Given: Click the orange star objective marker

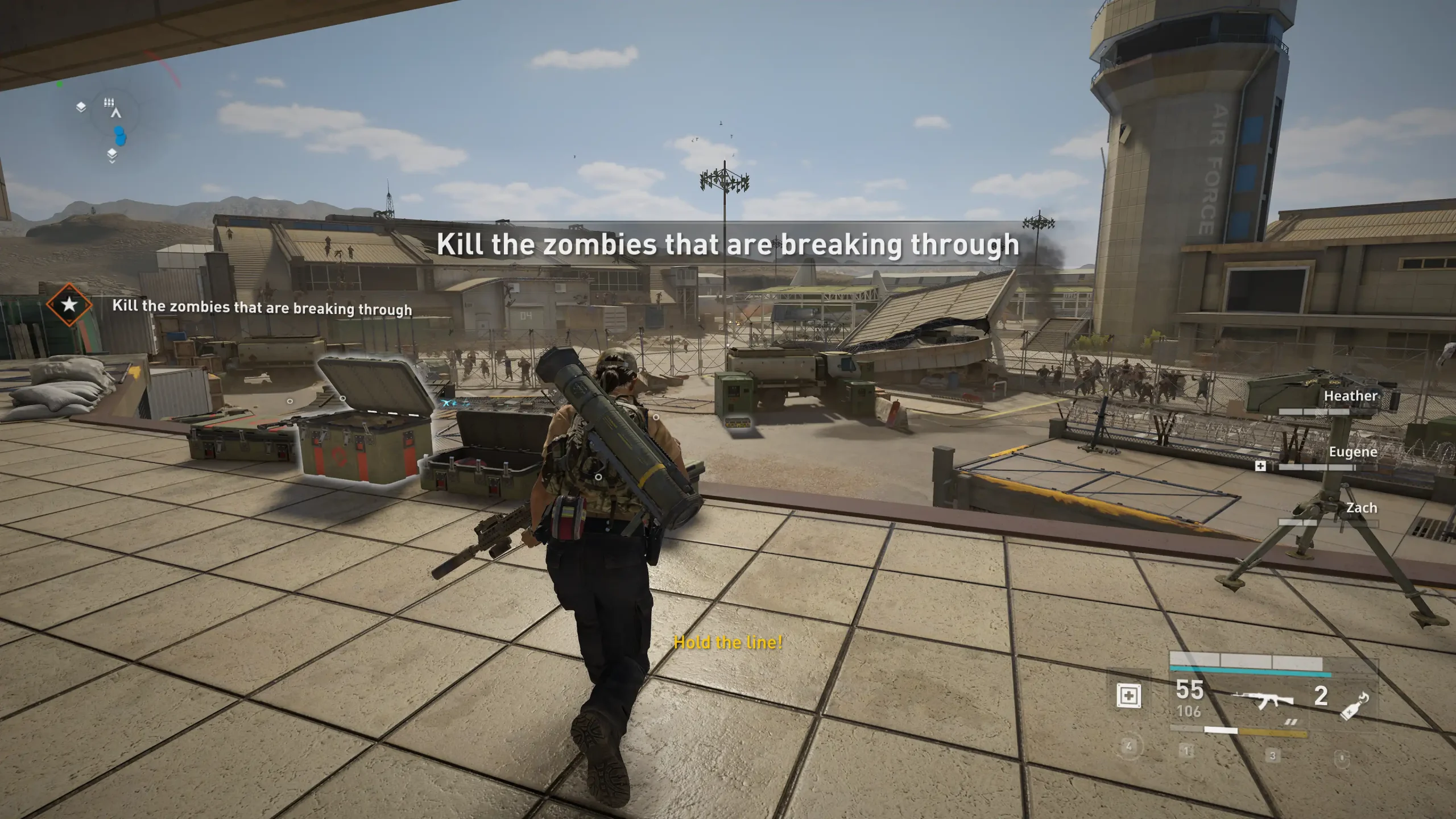Looking at the screenshot, I should coord(69,305).
